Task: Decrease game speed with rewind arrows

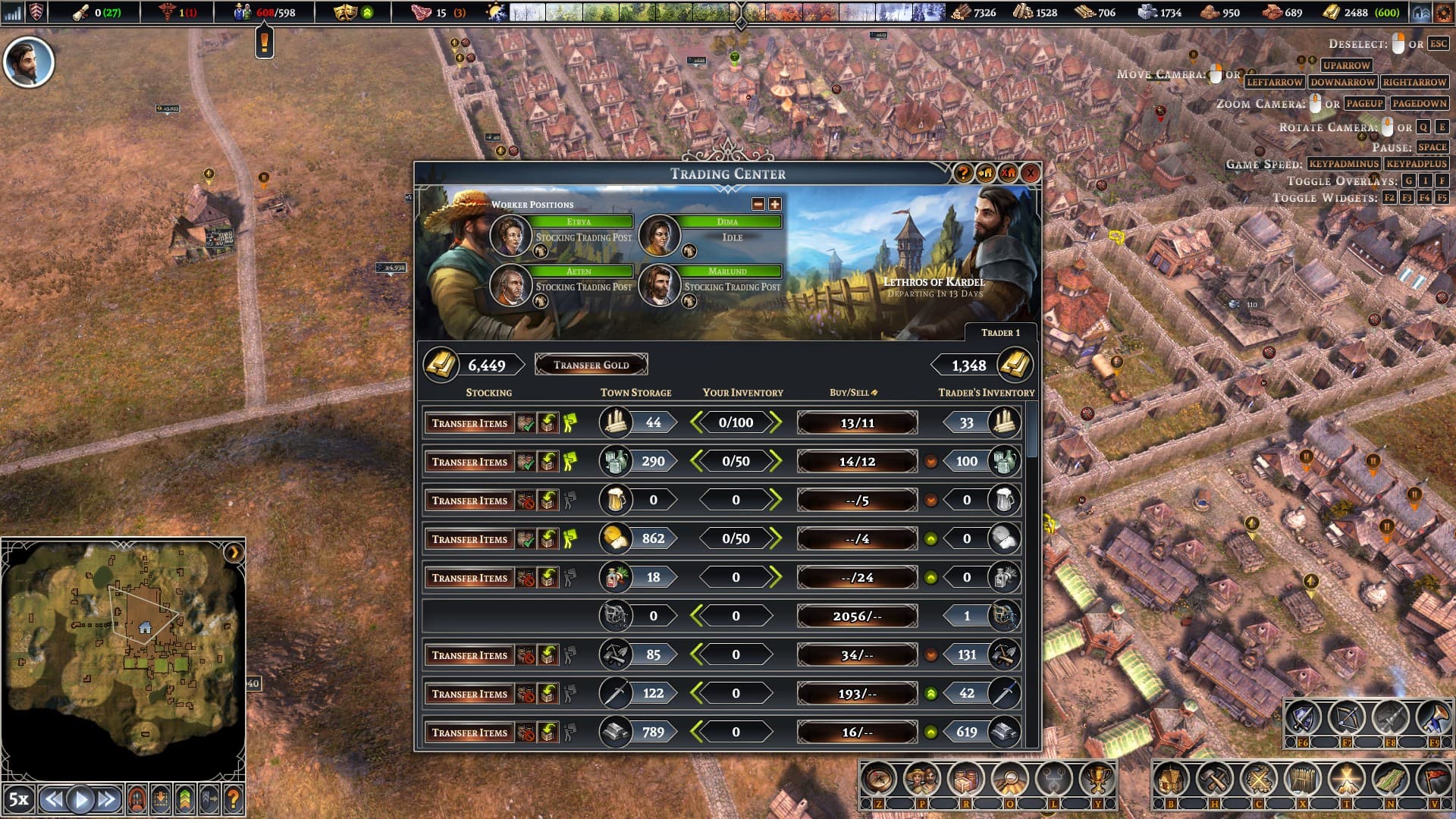Action: coord(52,799)
